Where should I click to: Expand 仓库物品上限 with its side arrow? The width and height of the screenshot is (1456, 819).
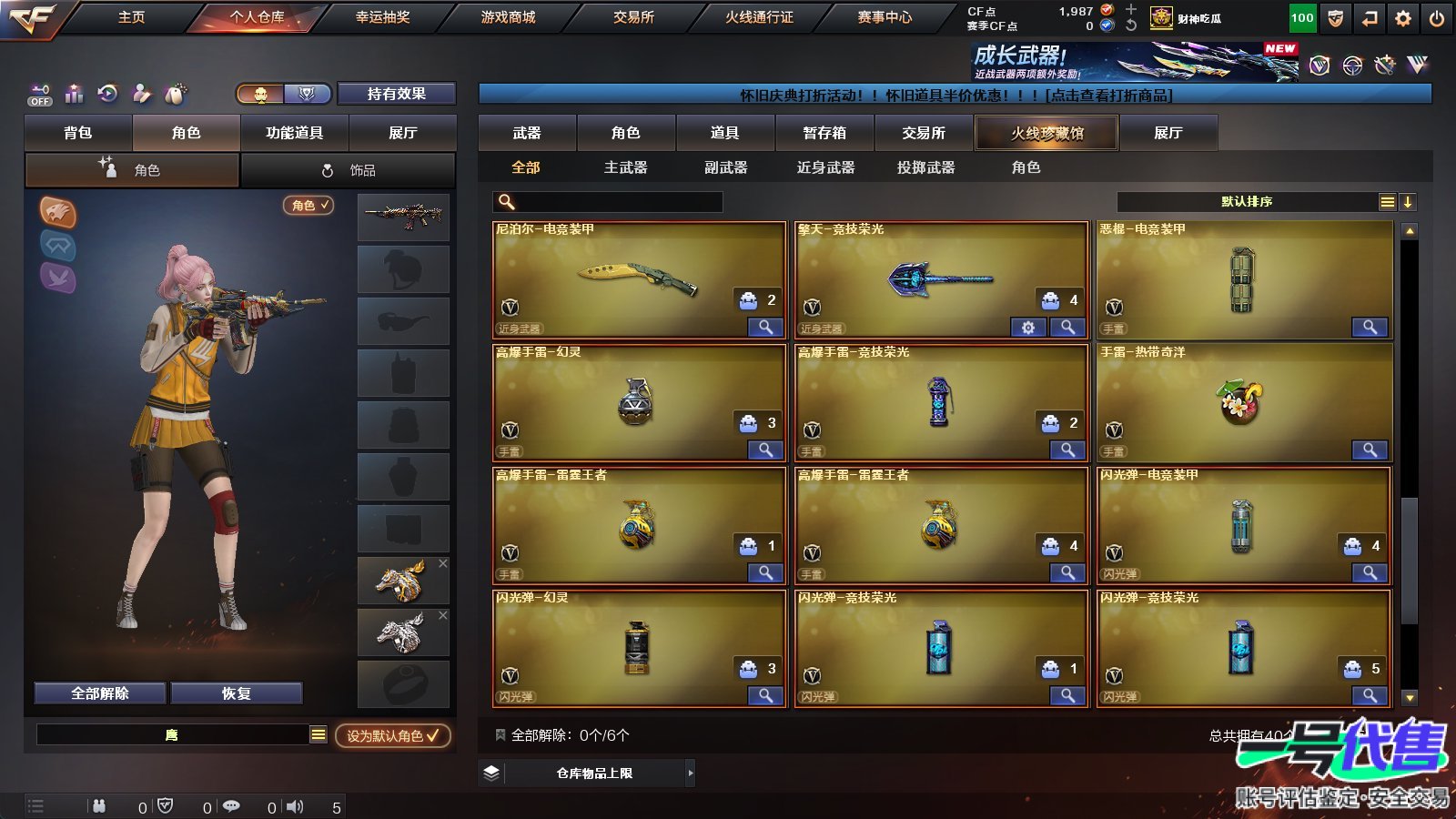690,773
